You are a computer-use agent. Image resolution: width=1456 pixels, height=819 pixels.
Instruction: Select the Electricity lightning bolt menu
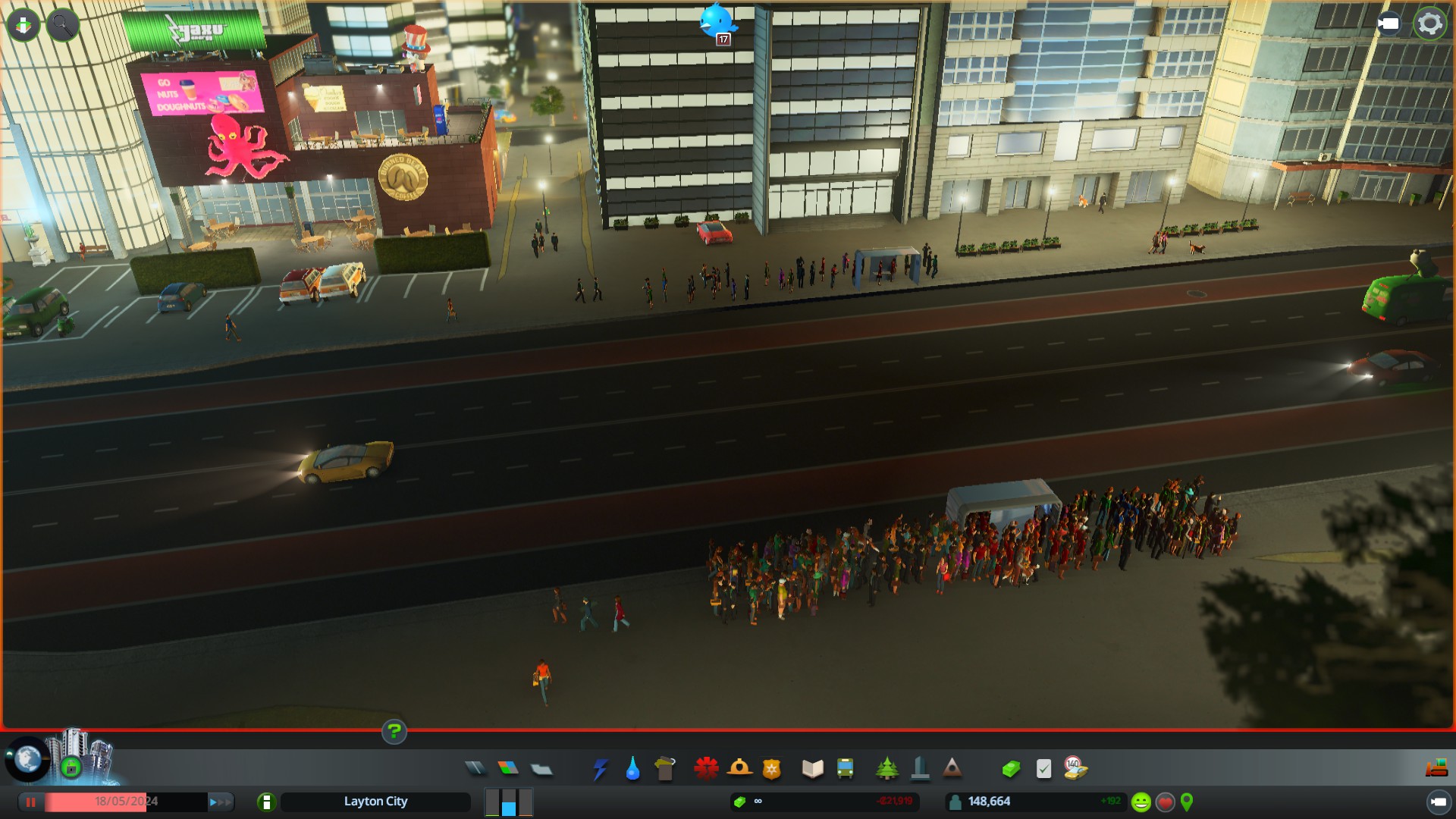point(600,769)
